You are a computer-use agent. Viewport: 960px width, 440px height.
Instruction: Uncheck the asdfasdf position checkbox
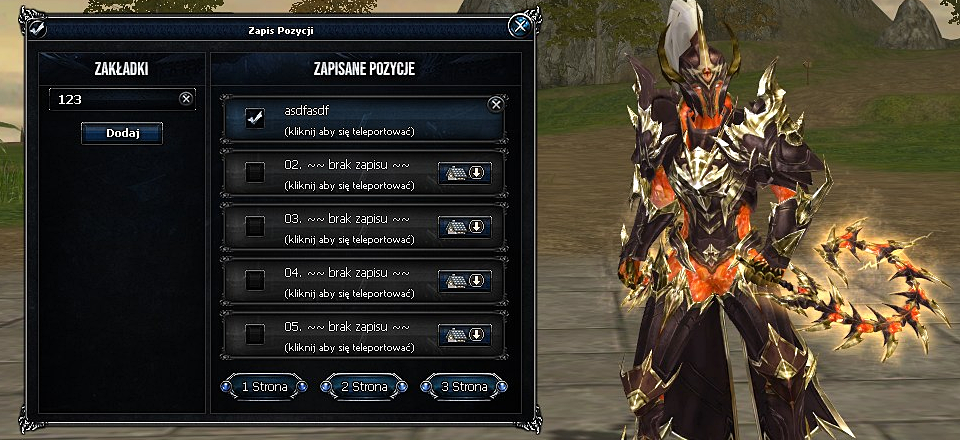pos(255,119)
